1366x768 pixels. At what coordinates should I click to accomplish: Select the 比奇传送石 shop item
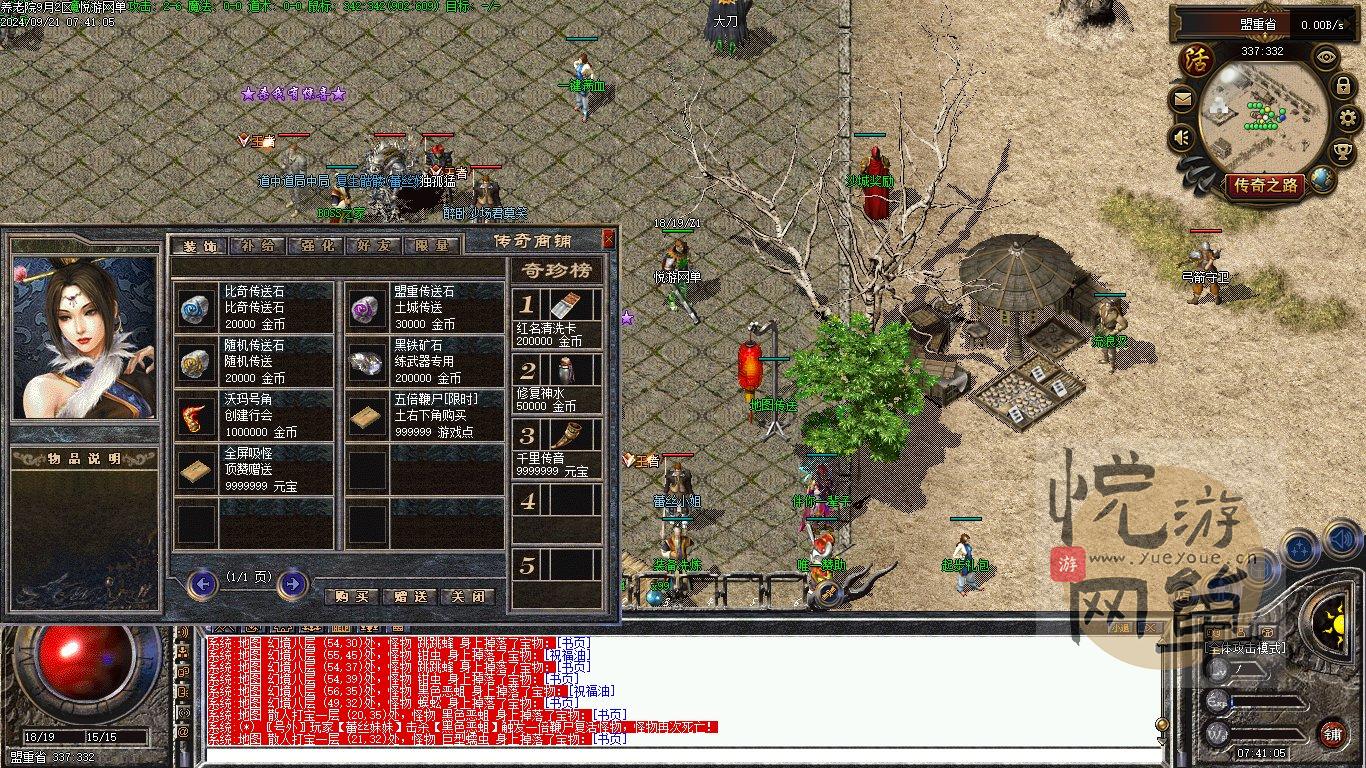point(254,307)
